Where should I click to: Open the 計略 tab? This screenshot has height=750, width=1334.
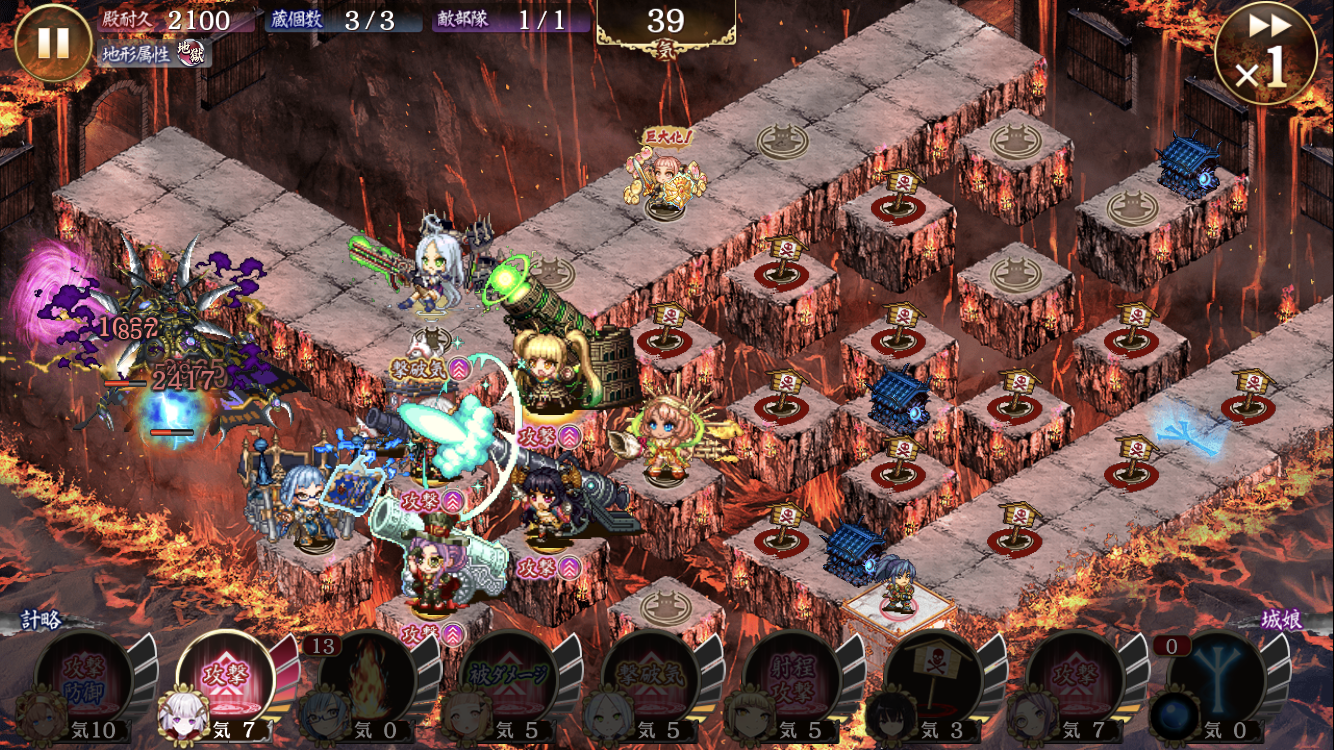pyautogui.click(x=44, y=621)
